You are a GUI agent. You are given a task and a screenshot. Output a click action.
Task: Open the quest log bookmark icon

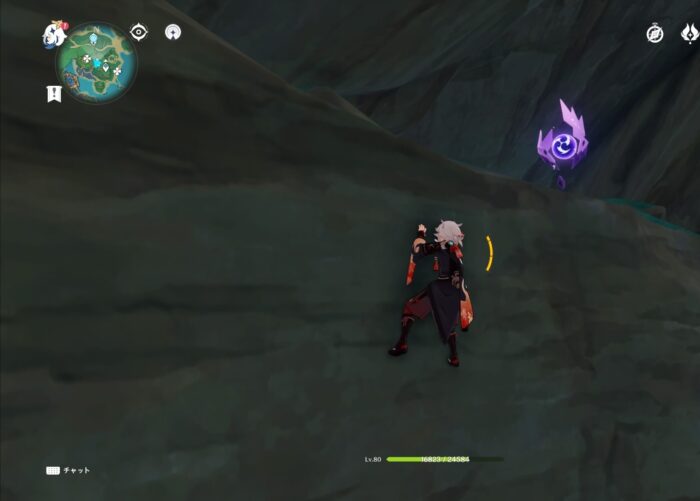[x=53, y=93]
